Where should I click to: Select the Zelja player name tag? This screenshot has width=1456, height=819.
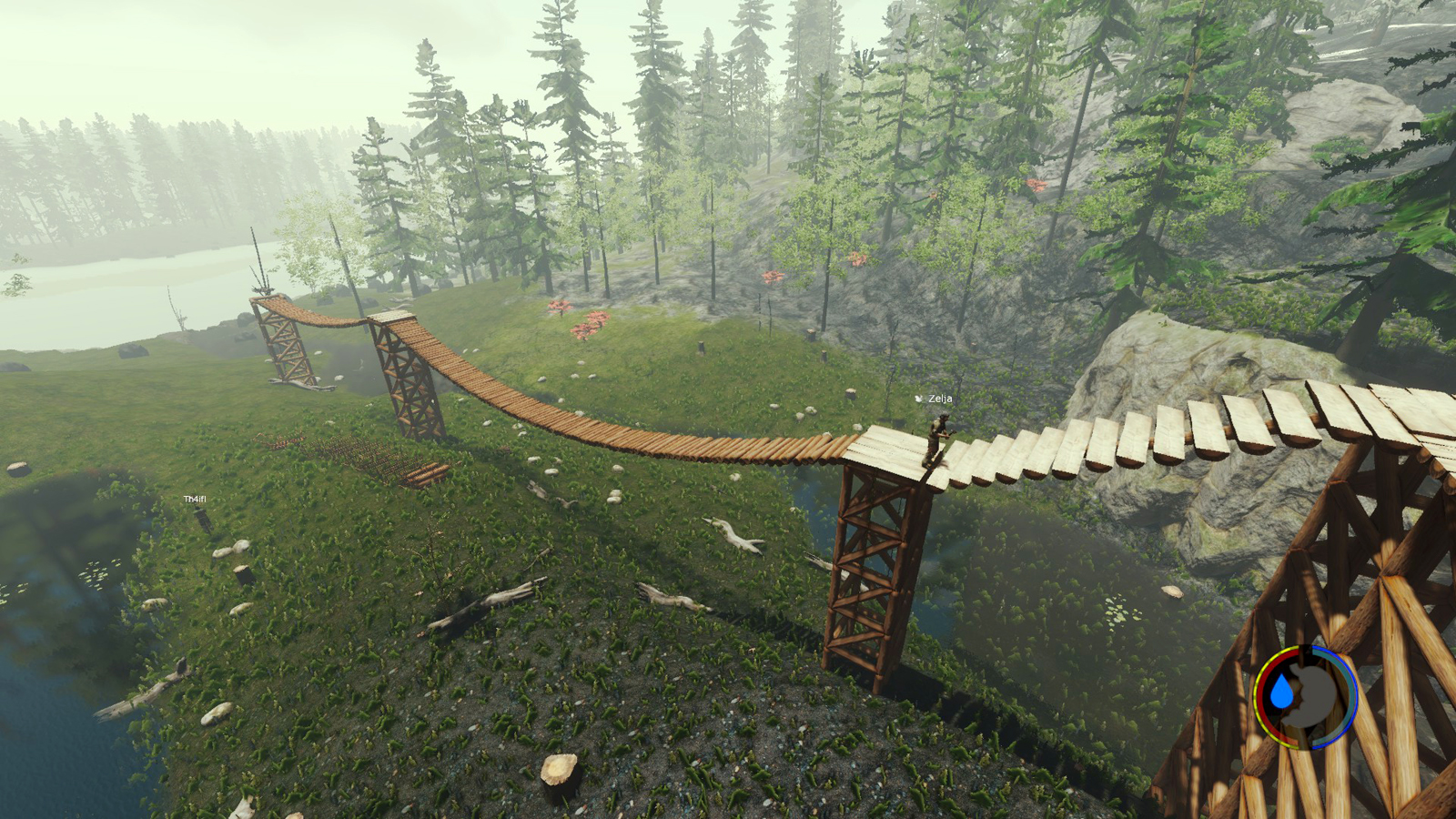[x=939, y=399]
